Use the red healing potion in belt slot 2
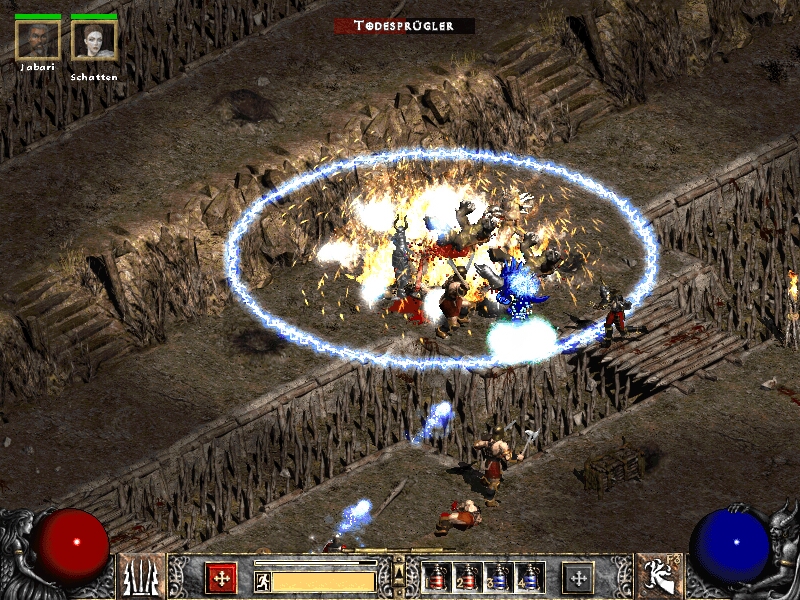The width and height of the screenshot is (800, 600). tap(467, 578)
